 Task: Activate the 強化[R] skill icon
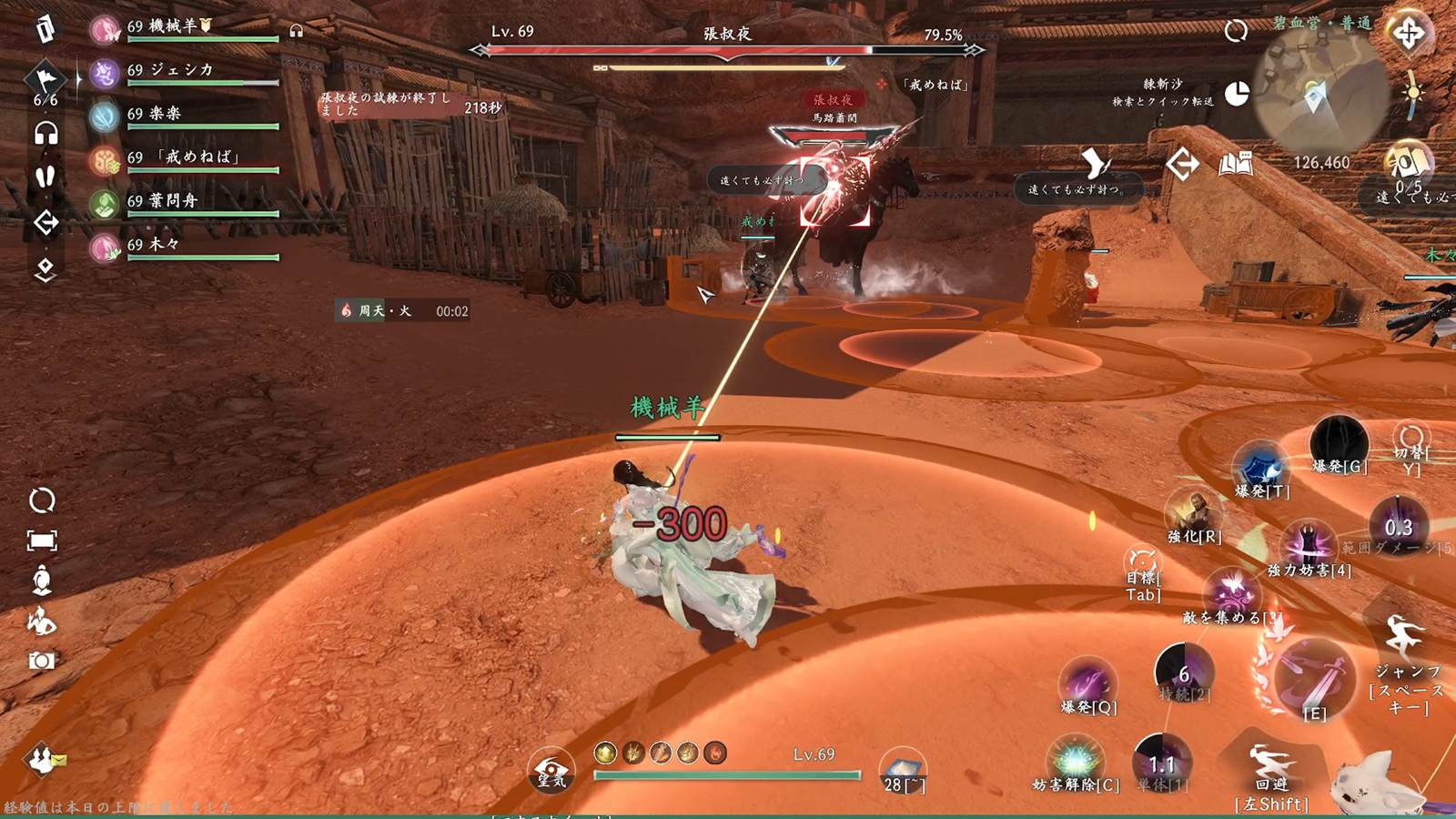click(1194, 511)
